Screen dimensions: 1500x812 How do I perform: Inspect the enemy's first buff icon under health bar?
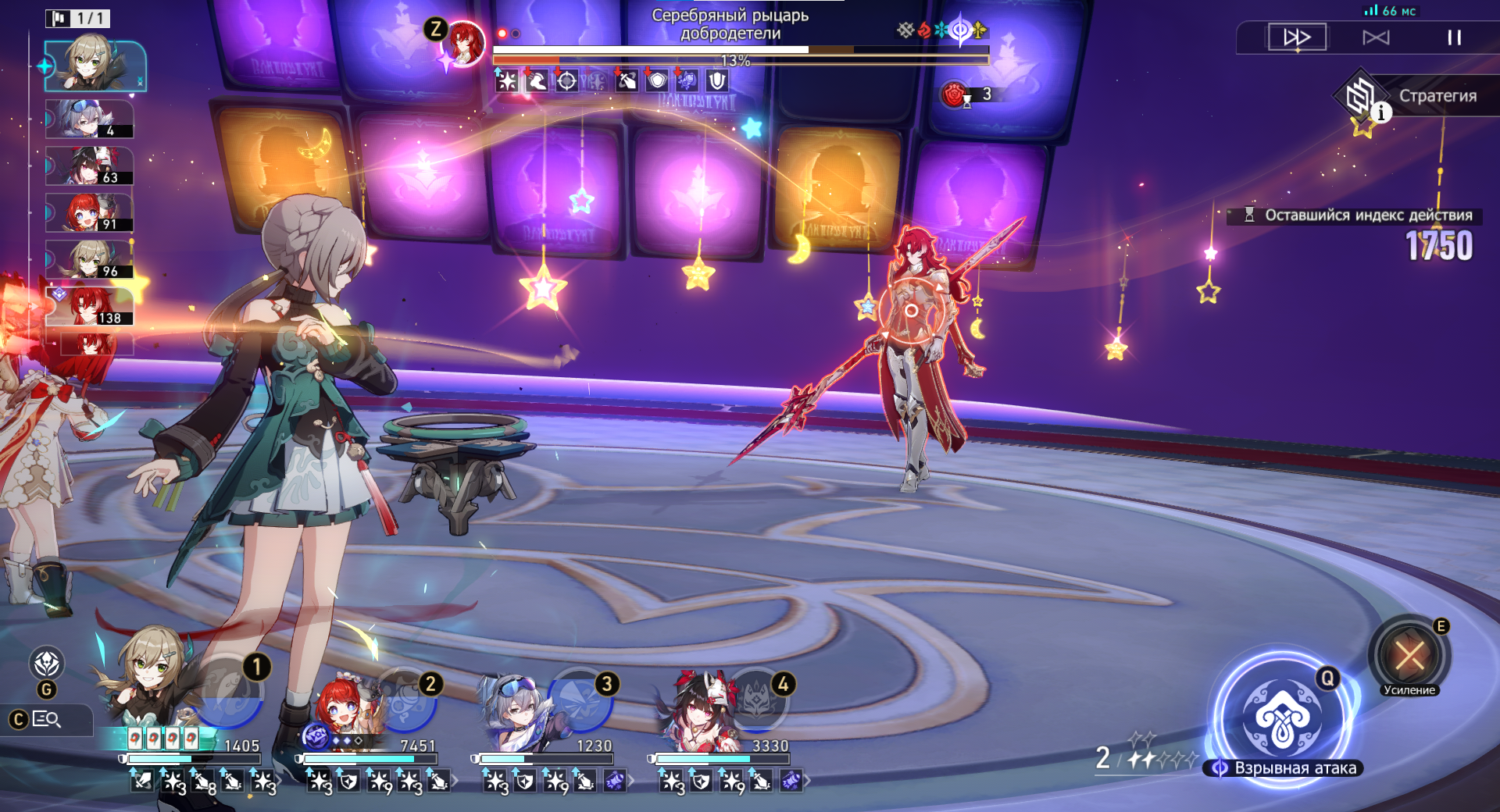[x=506, y=80]
